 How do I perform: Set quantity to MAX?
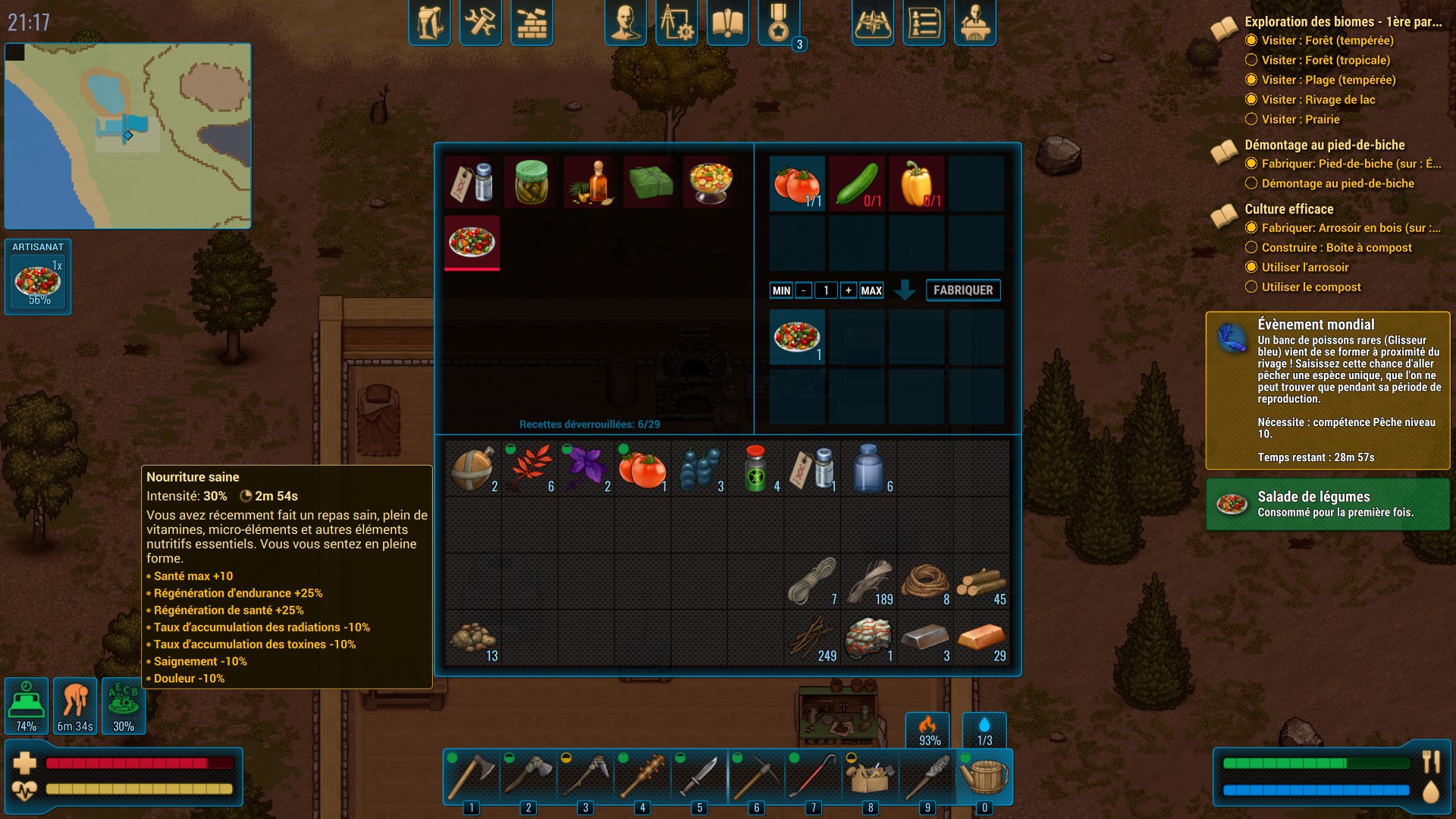(871, 290)
